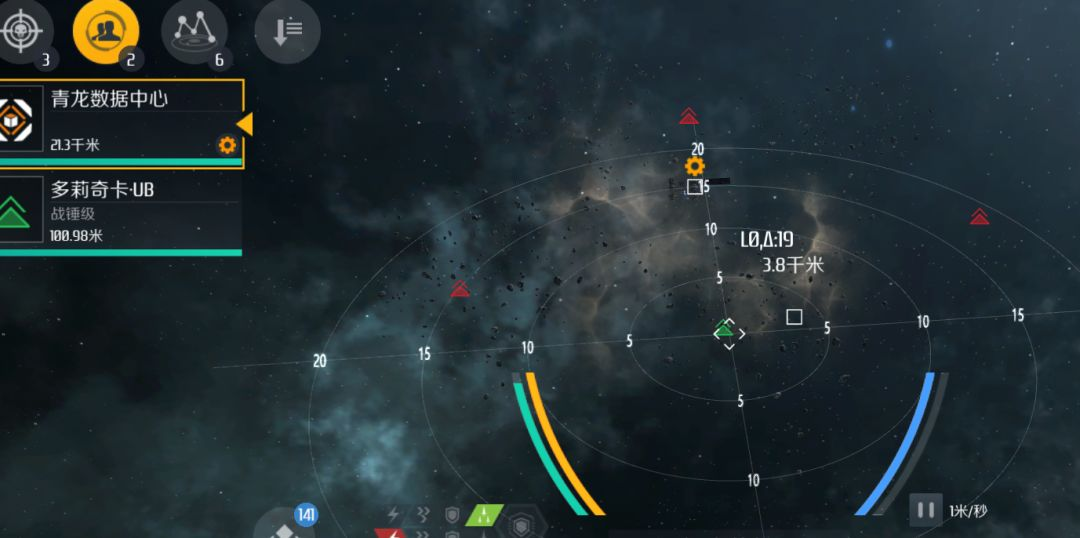The width and height of the screenshot is (1080, 538).
Task: Stop the ship with the pause button
Action: click(x=925, y=510)
